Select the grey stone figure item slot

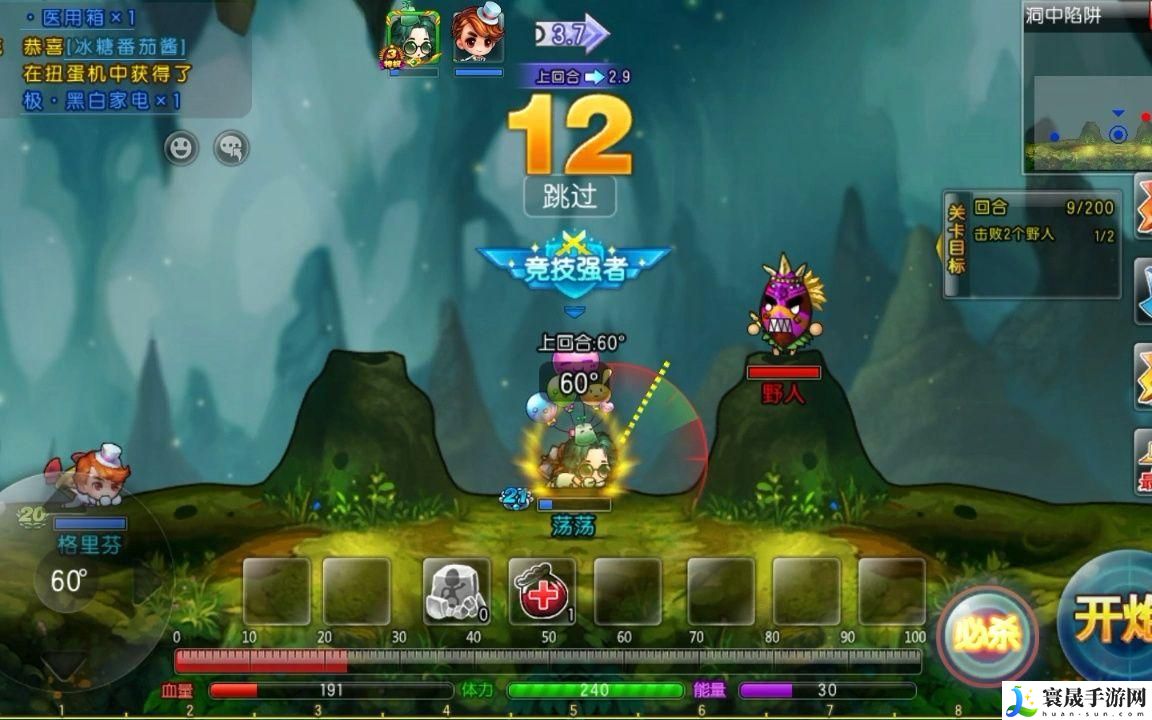pyautogui.click(x=457, y=592)
